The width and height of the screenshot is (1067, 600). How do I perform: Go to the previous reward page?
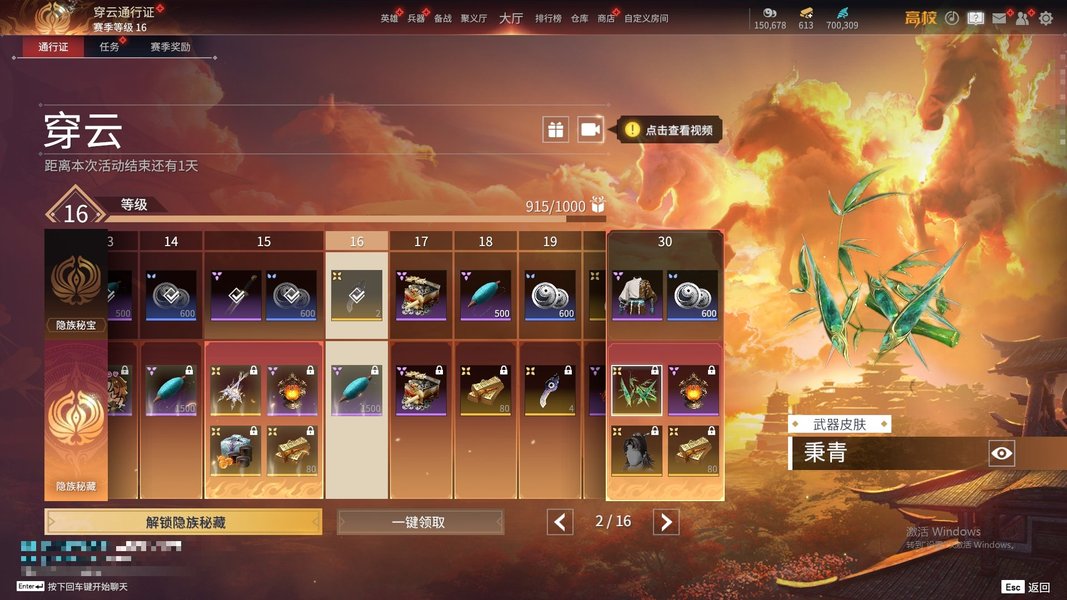pyautogui.click(x=560, y=522)
